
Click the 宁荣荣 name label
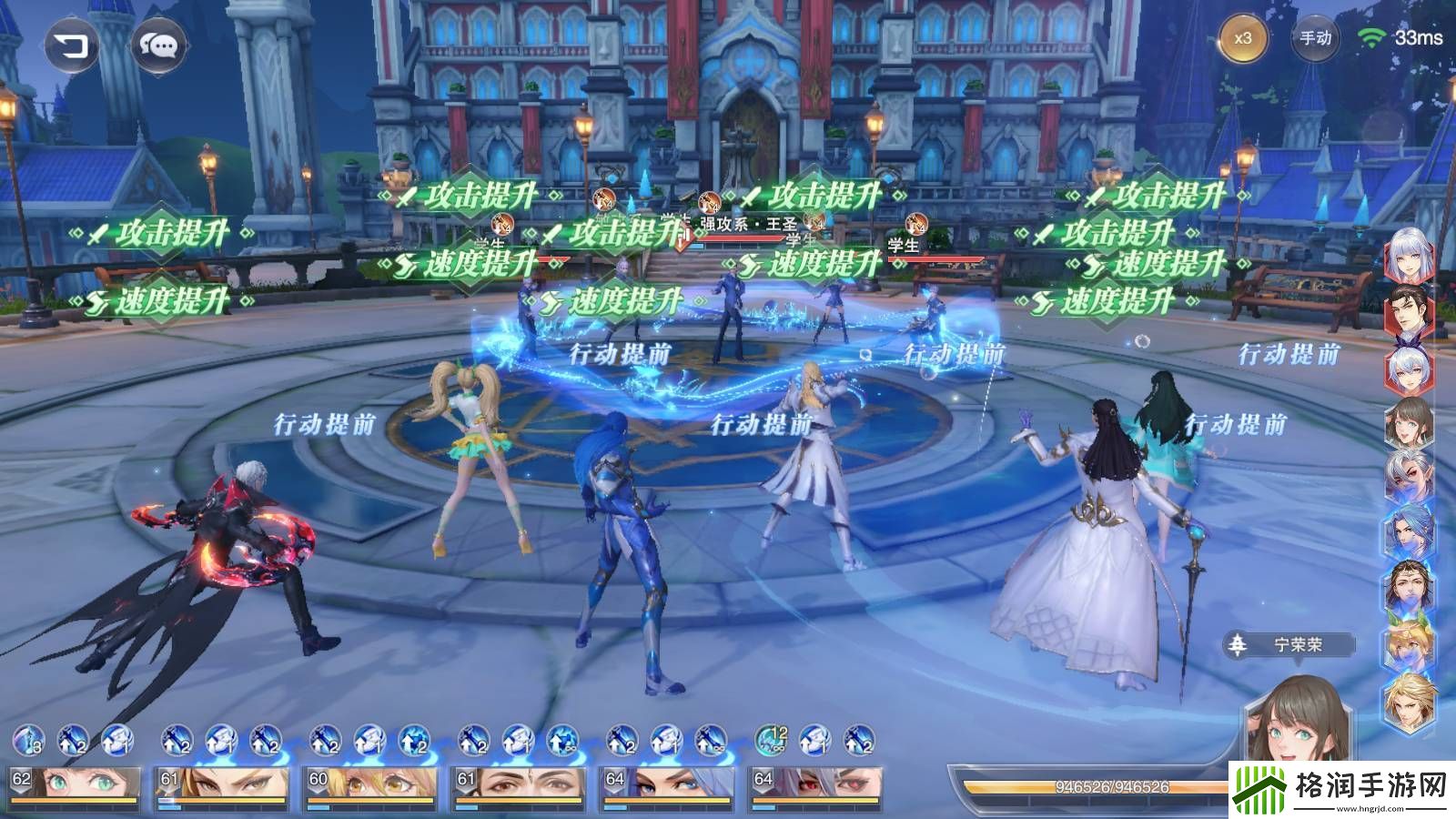tap(1296, 645)
